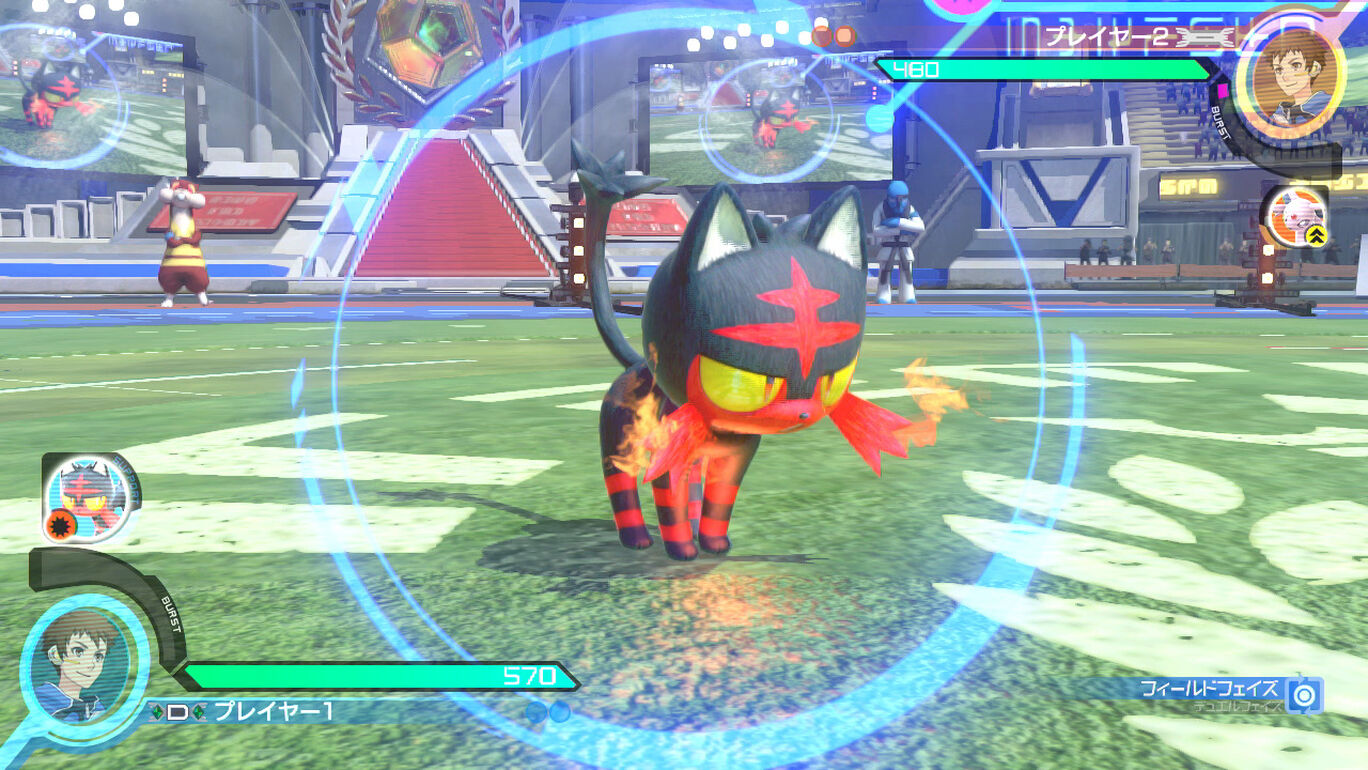Click the crossed-wrench emblem beside プレイヤー2
Screen dimensions: 1368x770
click(x=1204, y=38)
